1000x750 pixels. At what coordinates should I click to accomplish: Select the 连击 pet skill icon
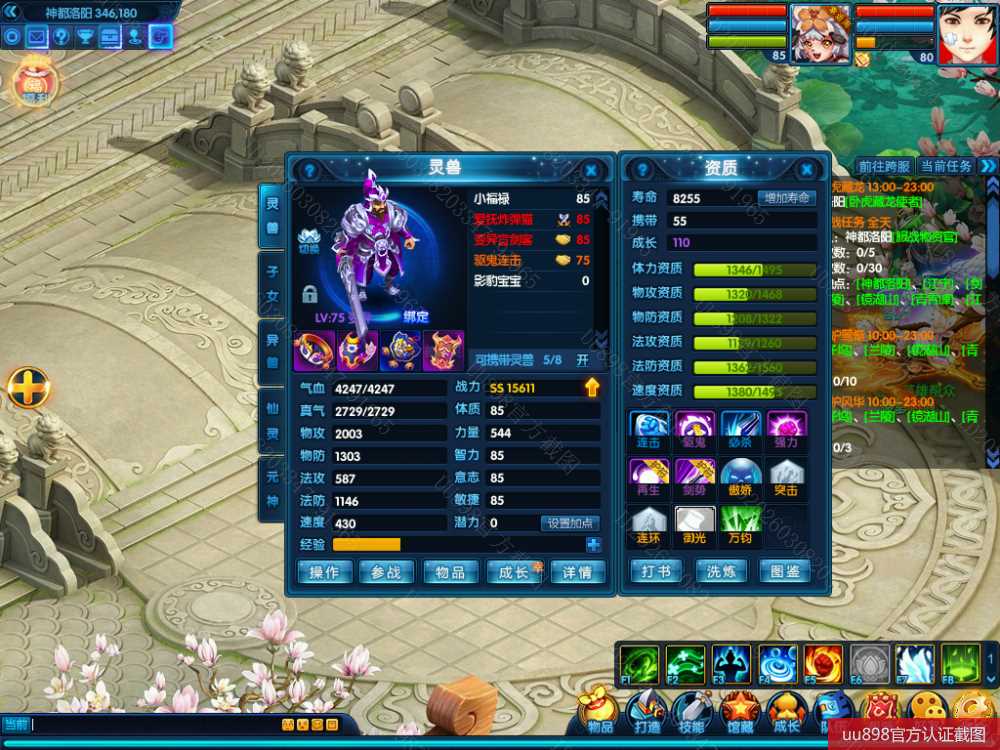tap(649, 427)
